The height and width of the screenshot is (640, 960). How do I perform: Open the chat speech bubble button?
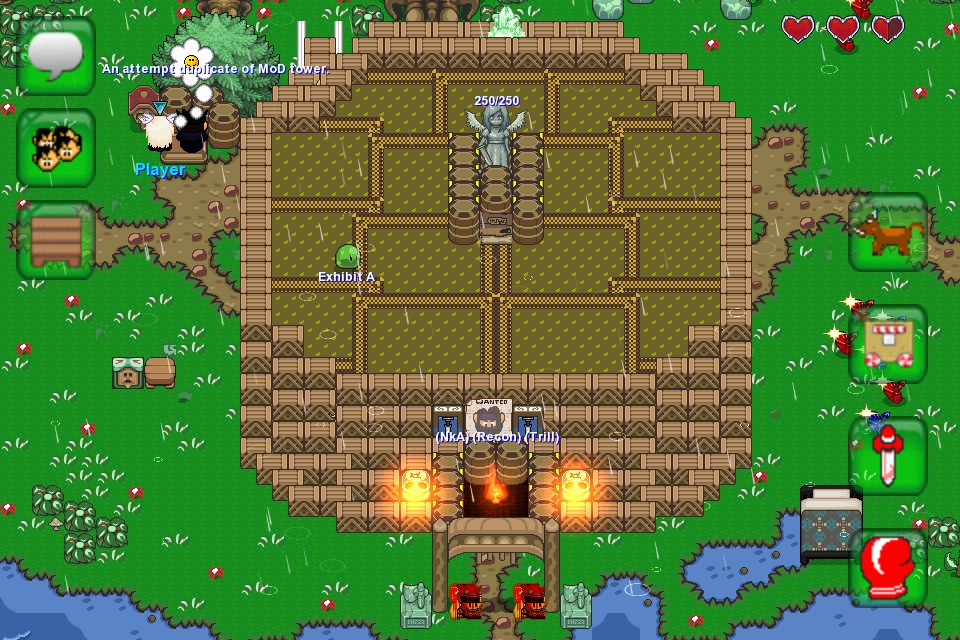coord(56,56)
